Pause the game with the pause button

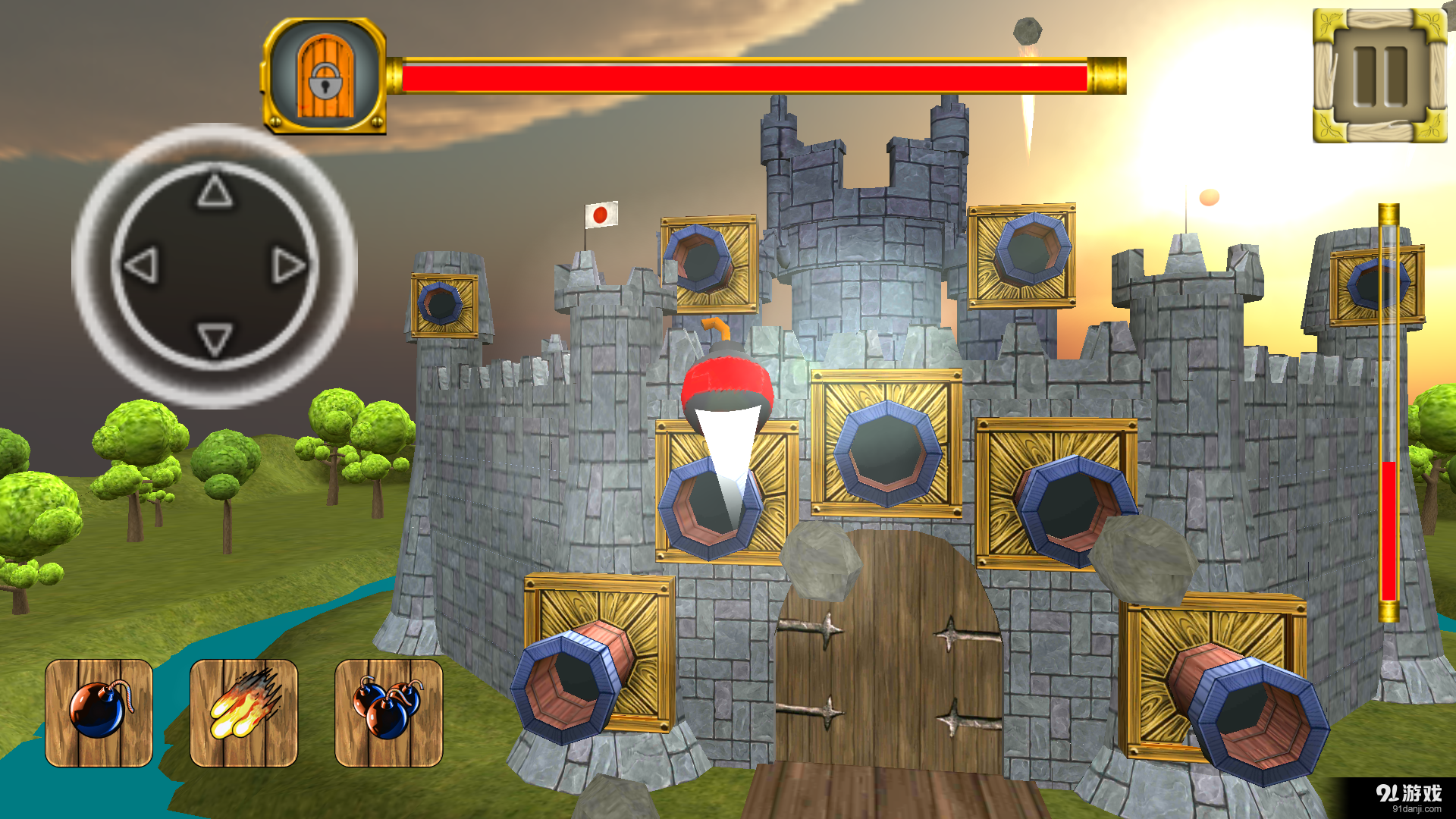1379,76
